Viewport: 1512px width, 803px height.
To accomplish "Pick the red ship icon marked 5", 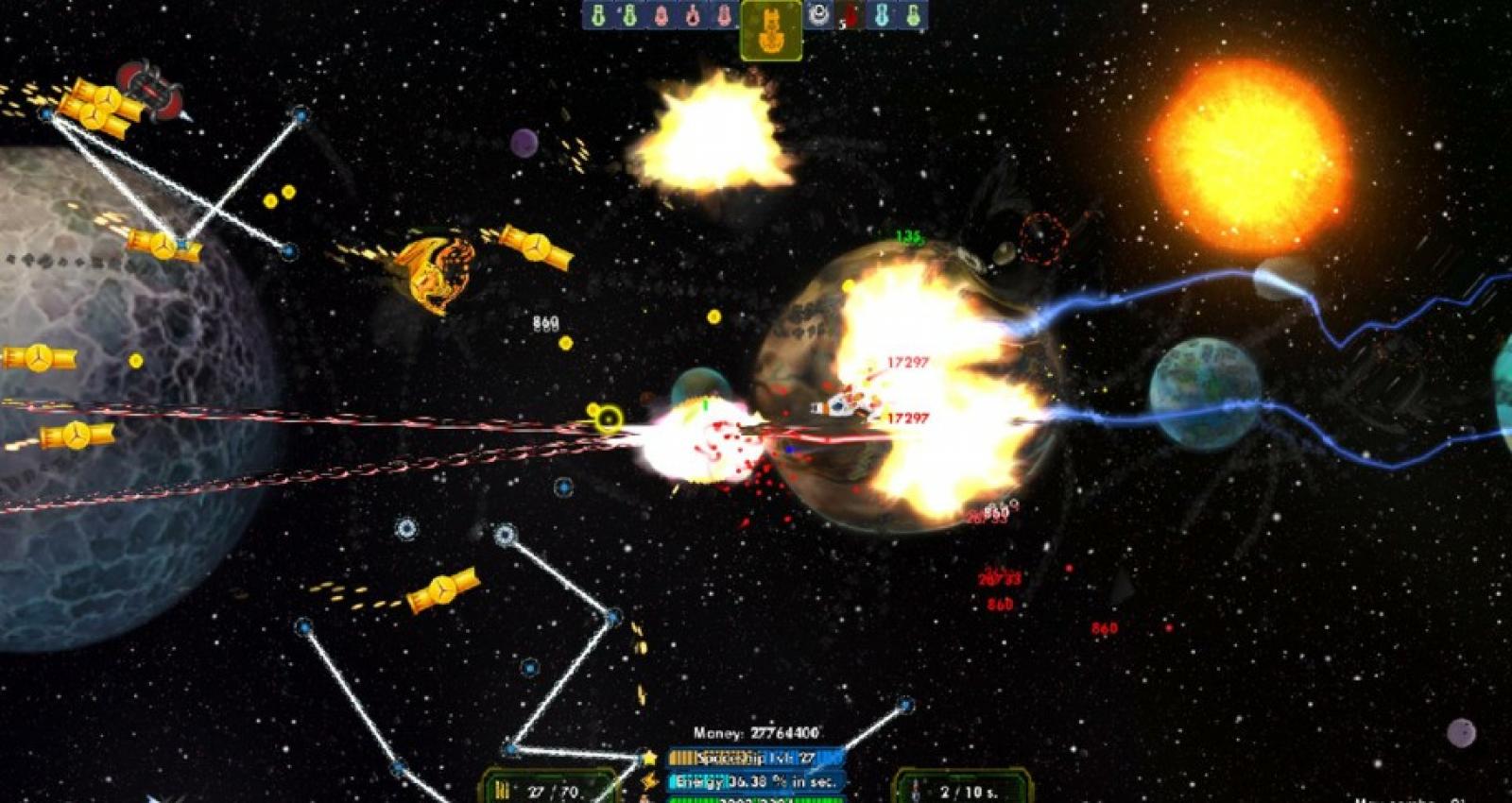I will pyautogui.click(x=850, y=15).
